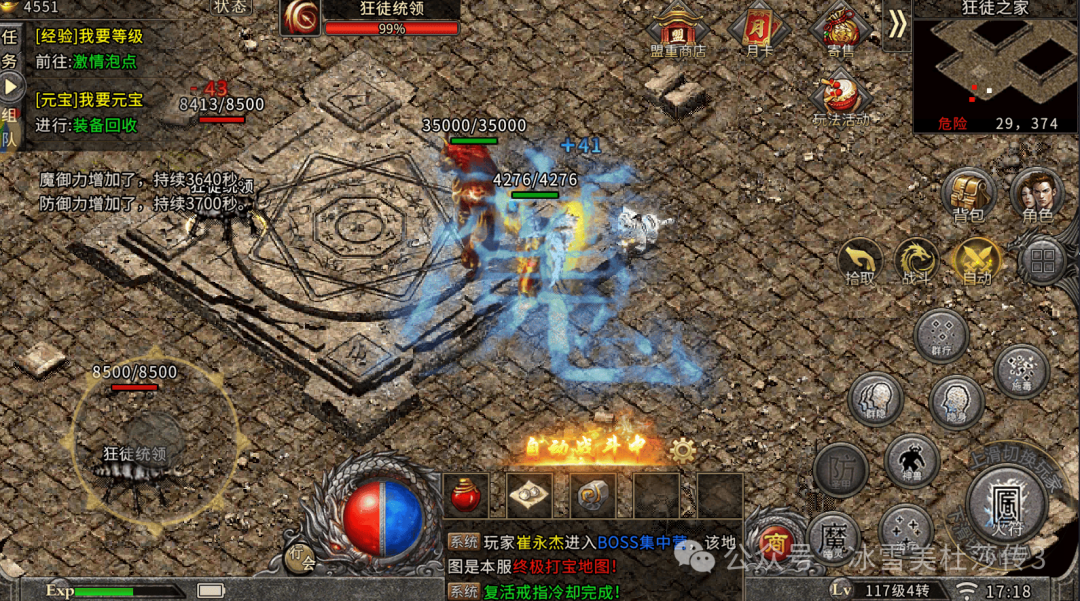Use the grey stone hotbar slot

coord(592,495)
